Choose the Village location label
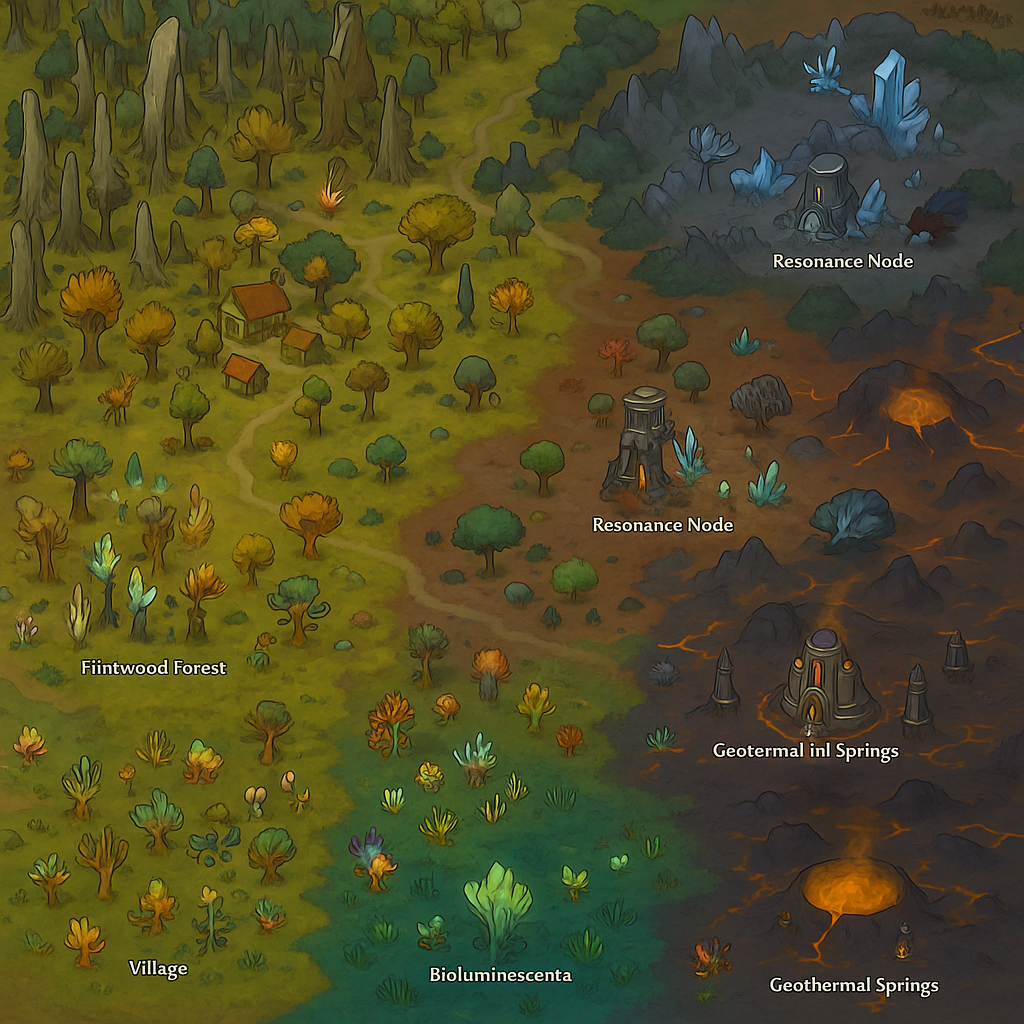The width and height of the screenshot is (1024, 1024). (158, 968)
